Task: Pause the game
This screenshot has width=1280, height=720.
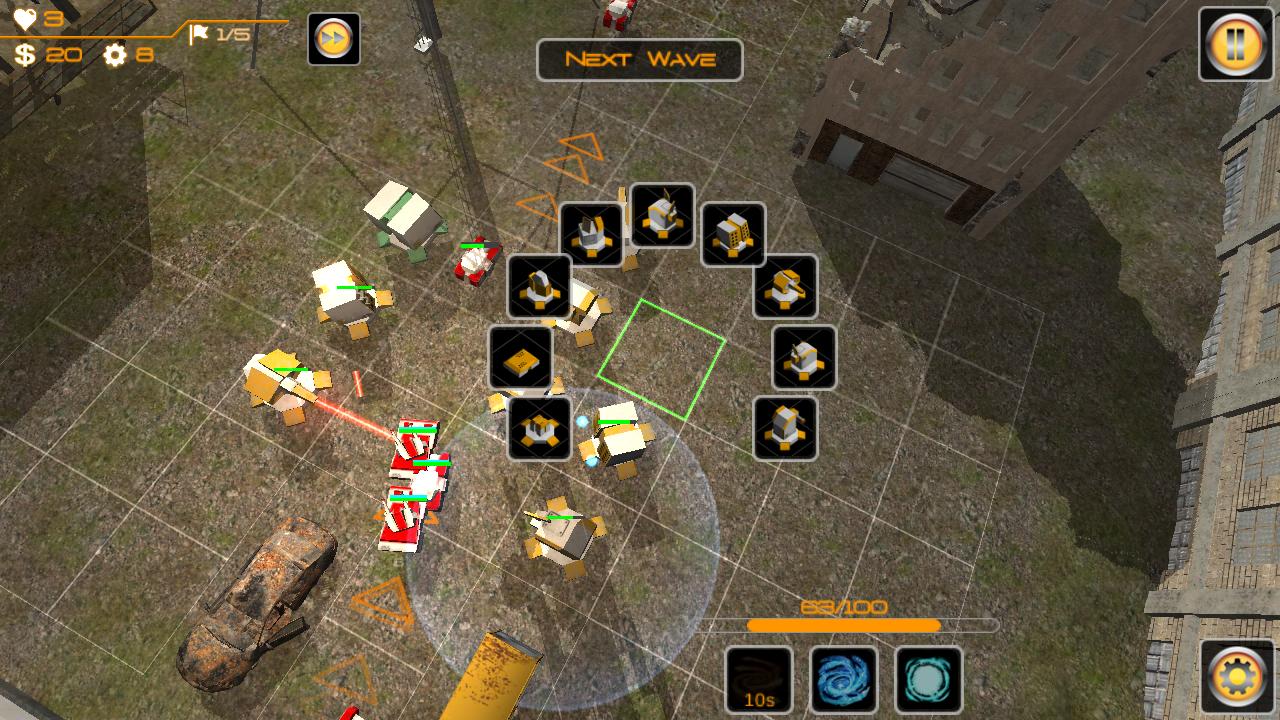Action: [x=1235, y=44]
